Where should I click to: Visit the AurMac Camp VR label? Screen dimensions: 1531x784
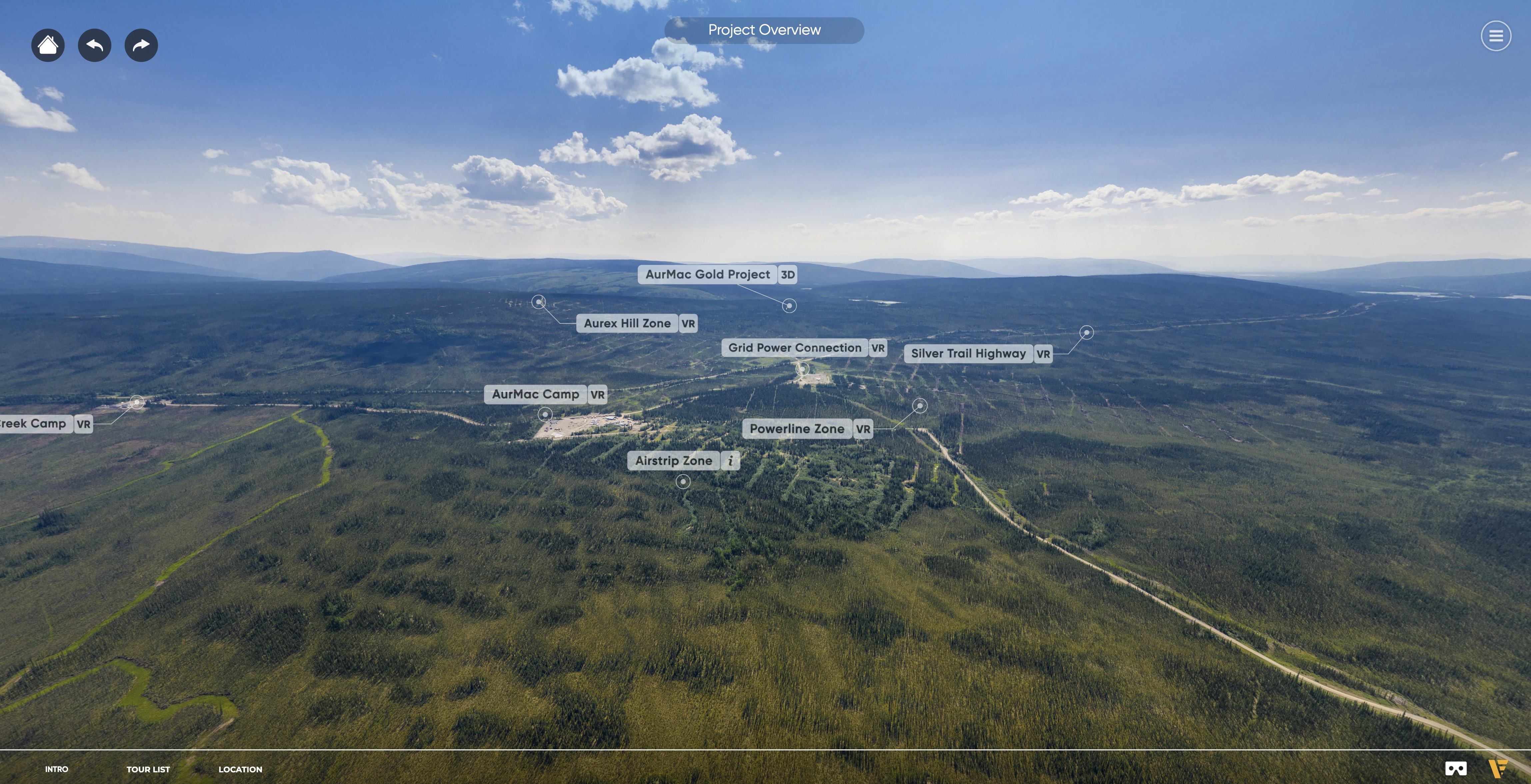click(x=545, y=394)
